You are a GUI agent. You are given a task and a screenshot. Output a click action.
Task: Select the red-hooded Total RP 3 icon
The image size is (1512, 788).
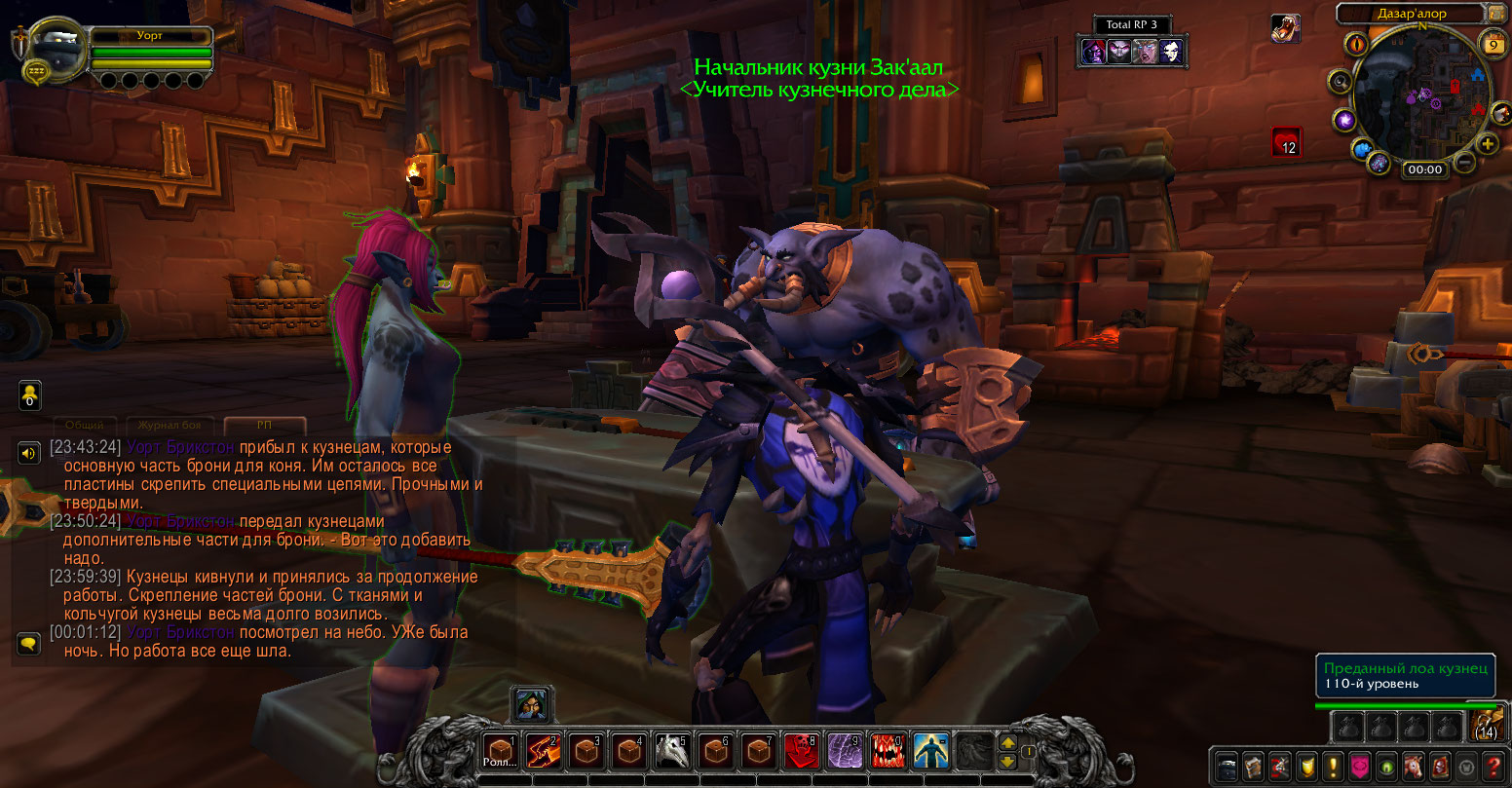click(1093, 52)
